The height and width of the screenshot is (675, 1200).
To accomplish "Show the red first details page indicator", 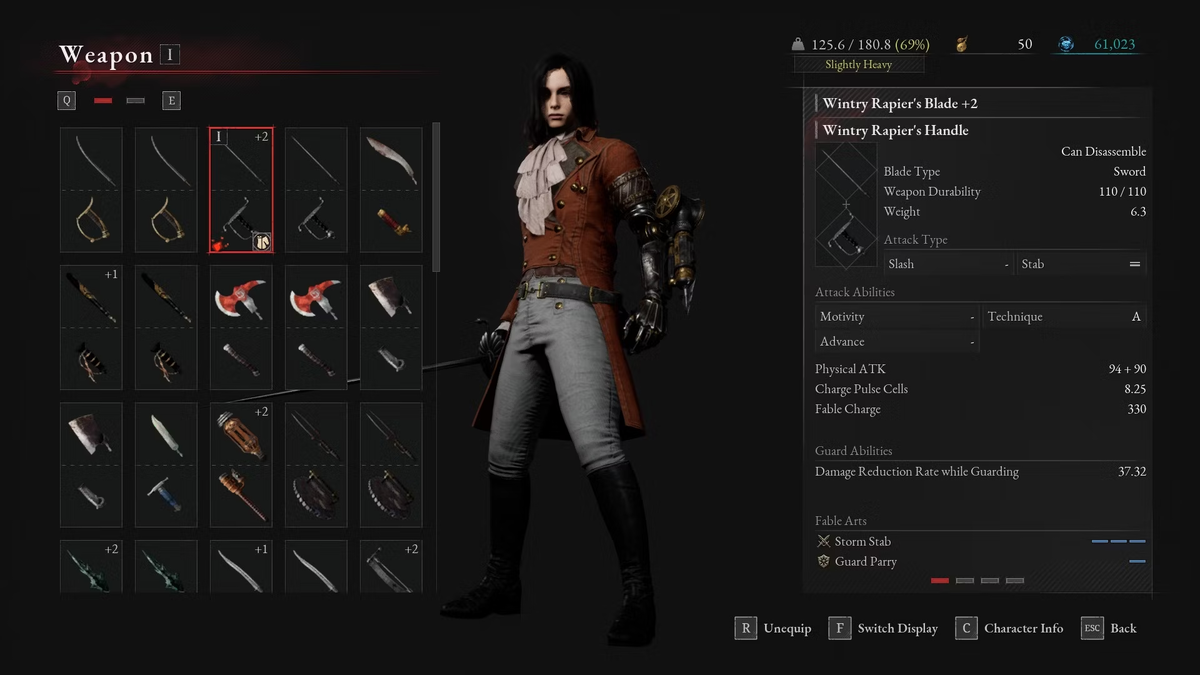I will point(940,580).
